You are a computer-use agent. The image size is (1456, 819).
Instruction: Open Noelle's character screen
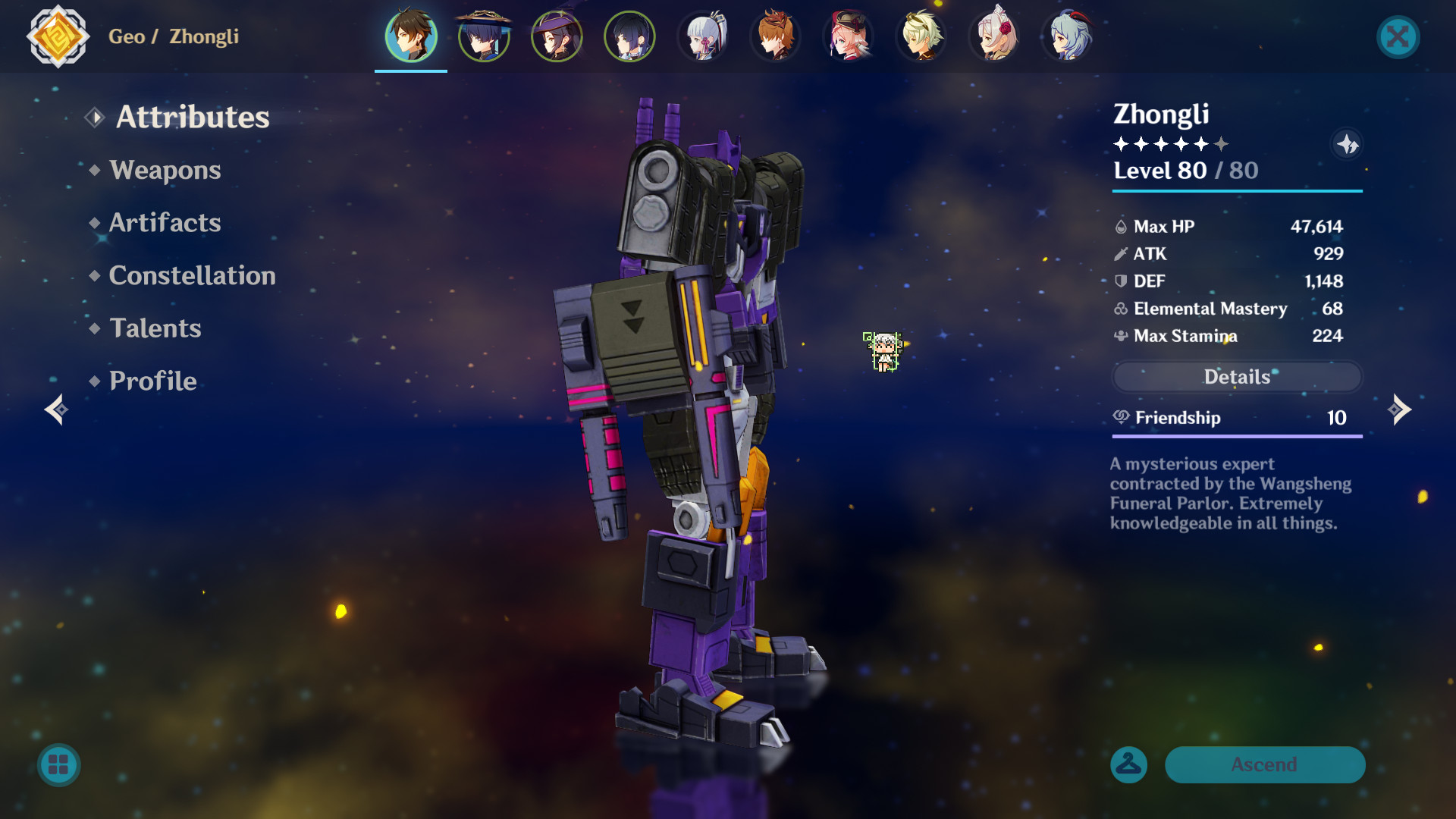[993, 37]
